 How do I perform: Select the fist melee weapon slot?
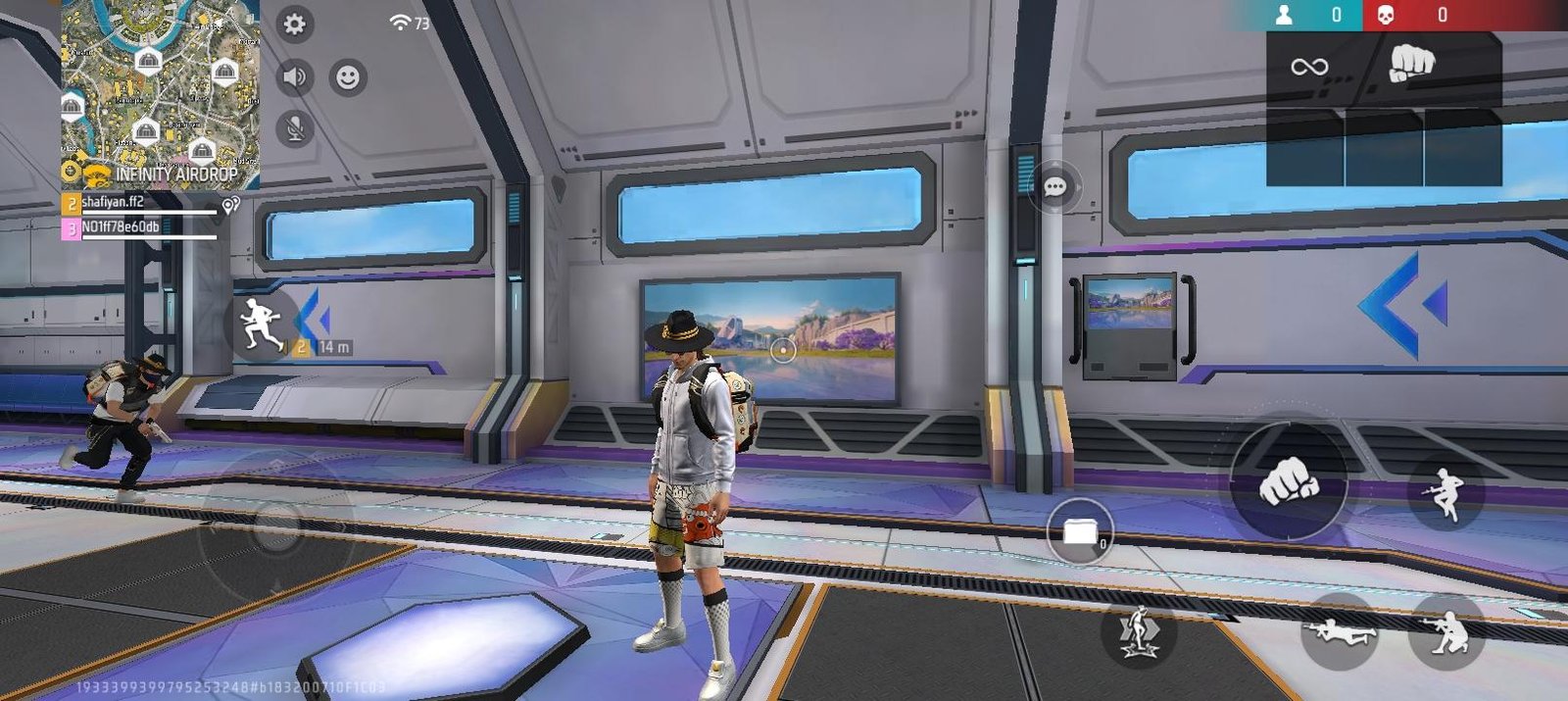click(1411, 65)
